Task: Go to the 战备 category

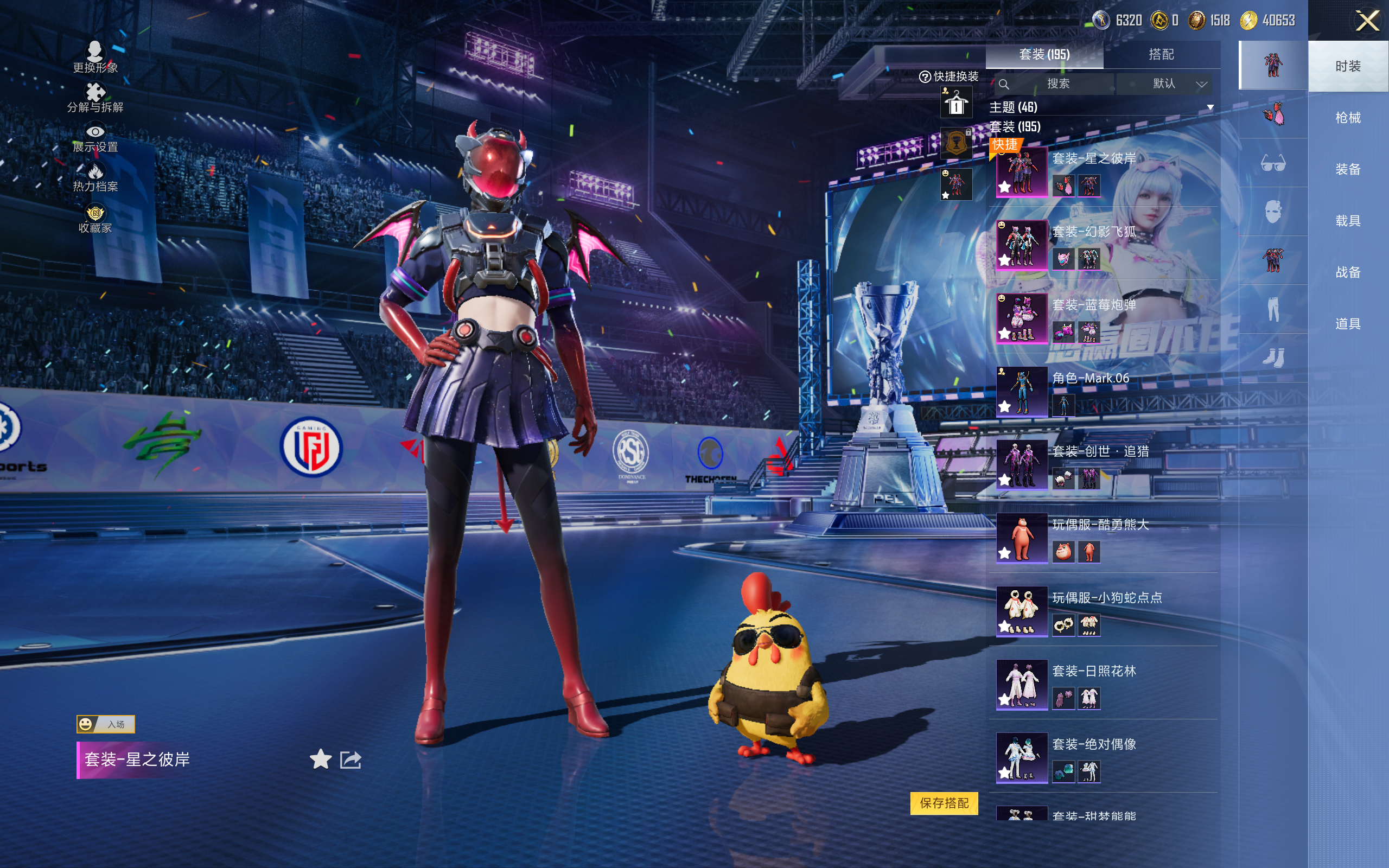Action: pos(1347,272)
